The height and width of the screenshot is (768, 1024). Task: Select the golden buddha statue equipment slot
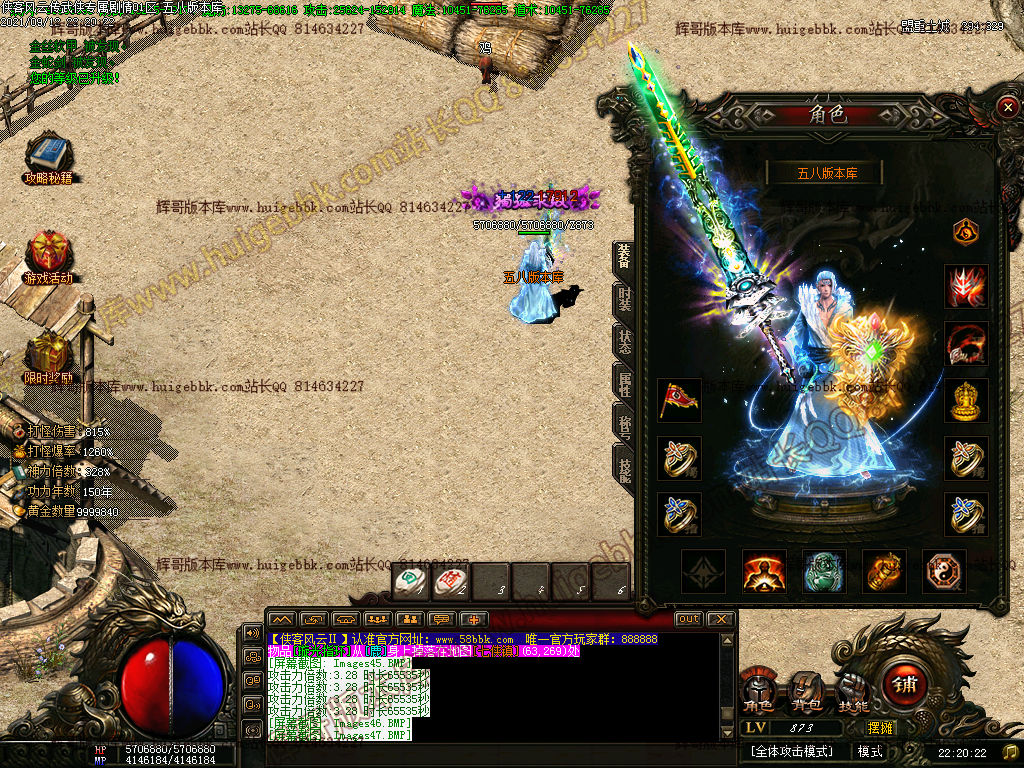pyautogui.click(x=966, y=399)
